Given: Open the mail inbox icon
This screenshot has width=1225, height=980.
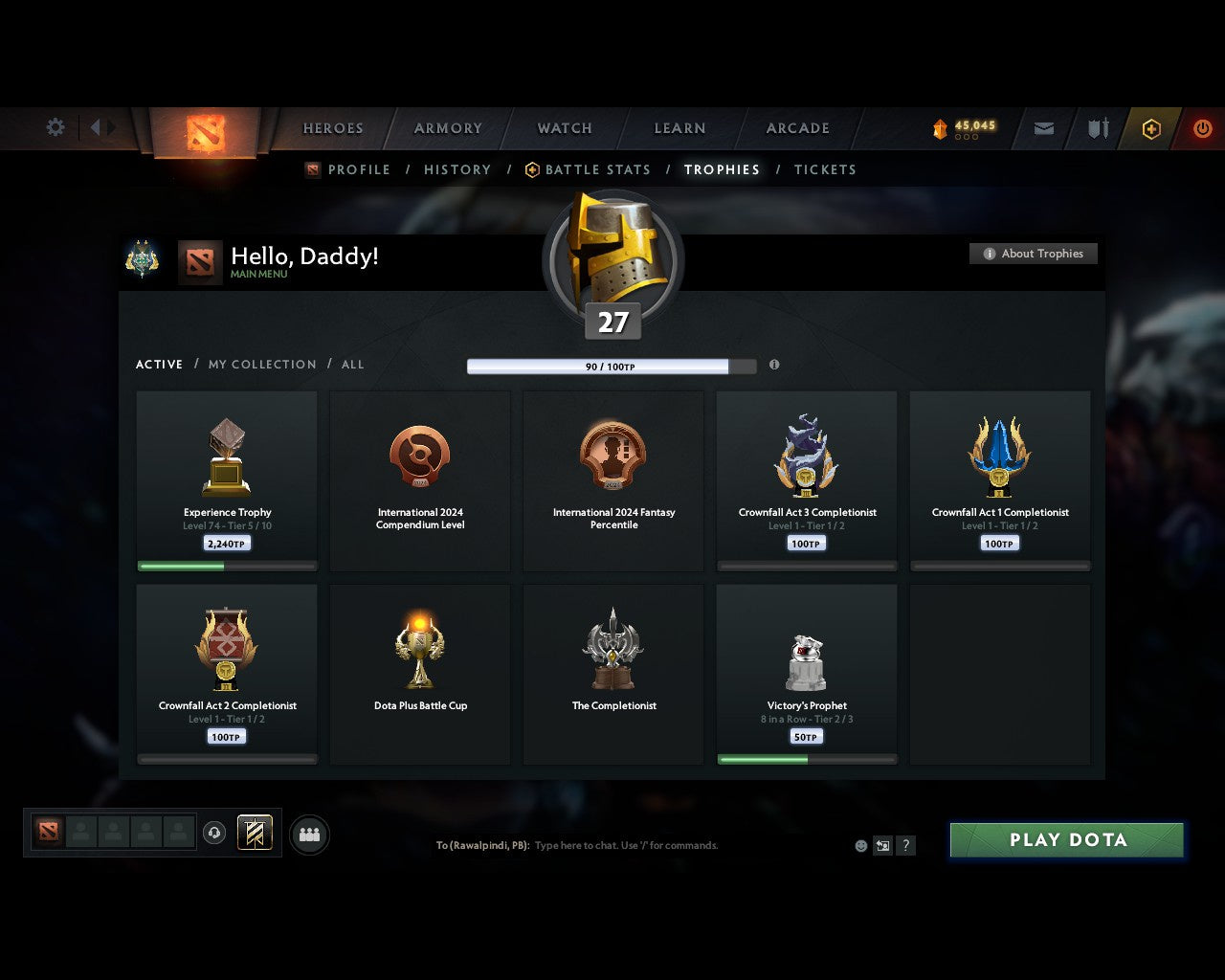Looking at the screenshot, I should pos(1042,127).
